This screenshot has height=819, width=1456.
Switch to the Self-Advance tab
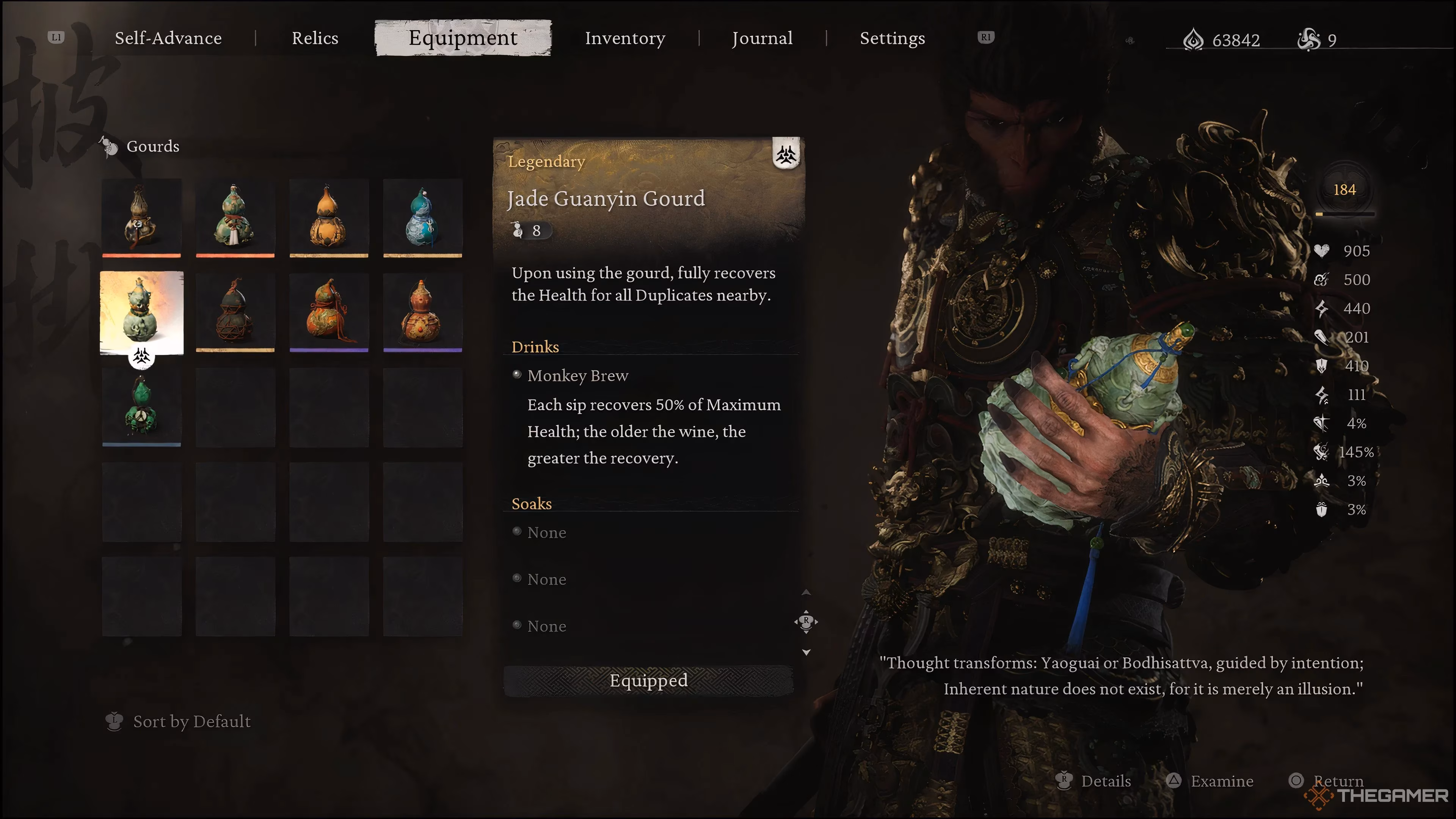[x=168, y=38]
